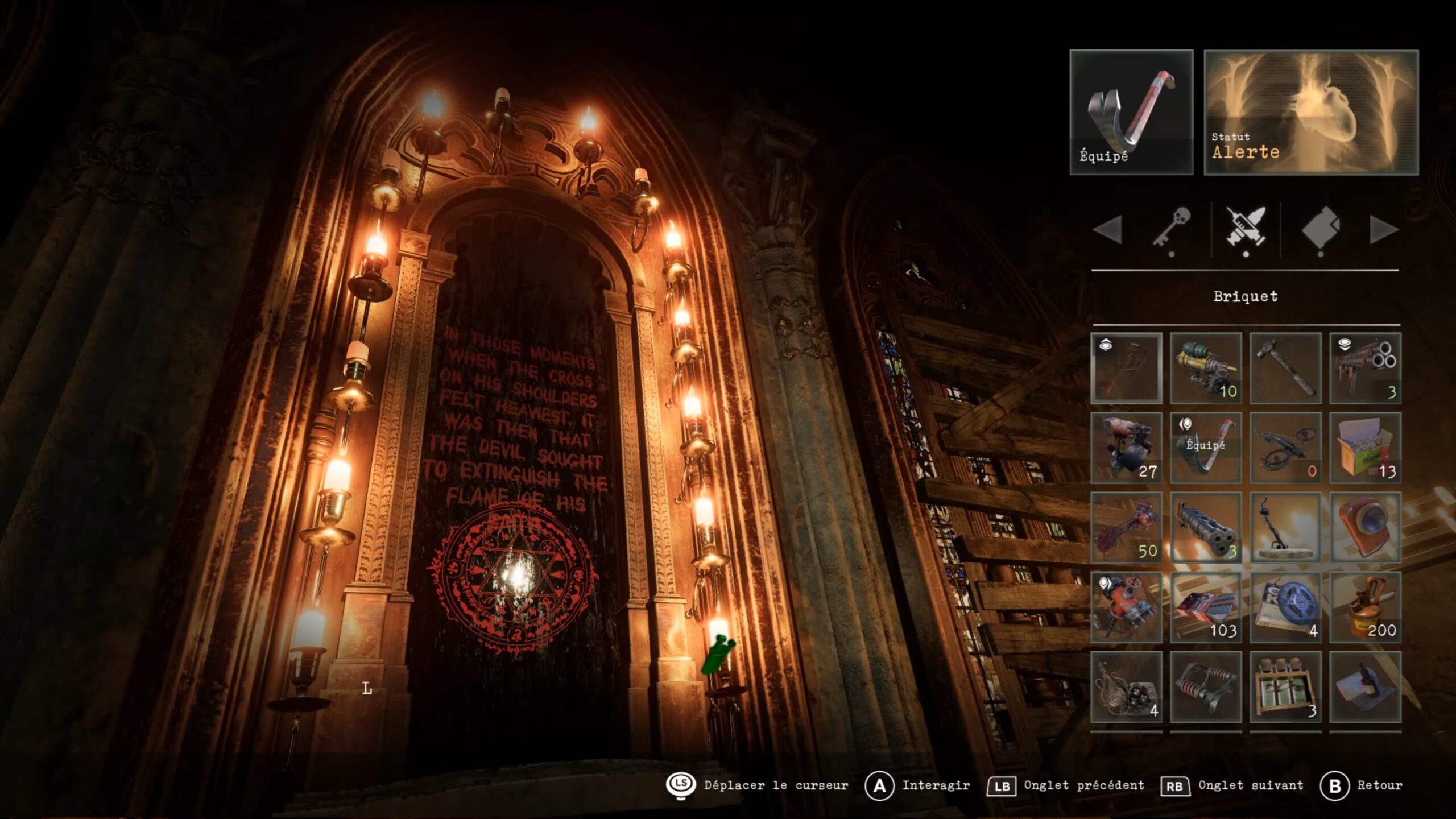The width and height of the screenshot is (1456, 819).
Task: Click the left arrow for previous tab
Action: coord(1107,230)
